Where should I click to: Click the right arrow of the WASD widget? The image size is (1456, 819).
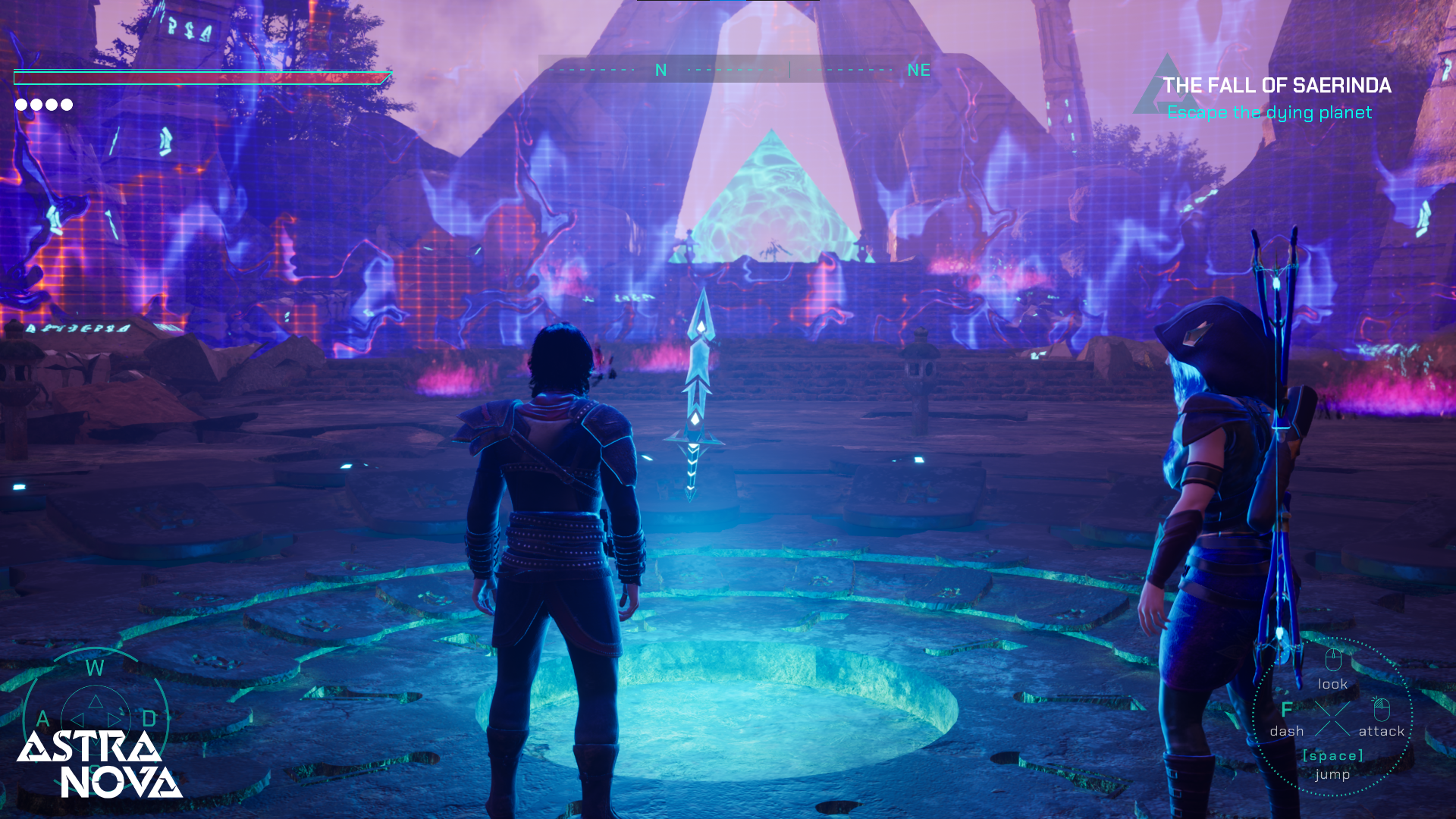(114, 720)
